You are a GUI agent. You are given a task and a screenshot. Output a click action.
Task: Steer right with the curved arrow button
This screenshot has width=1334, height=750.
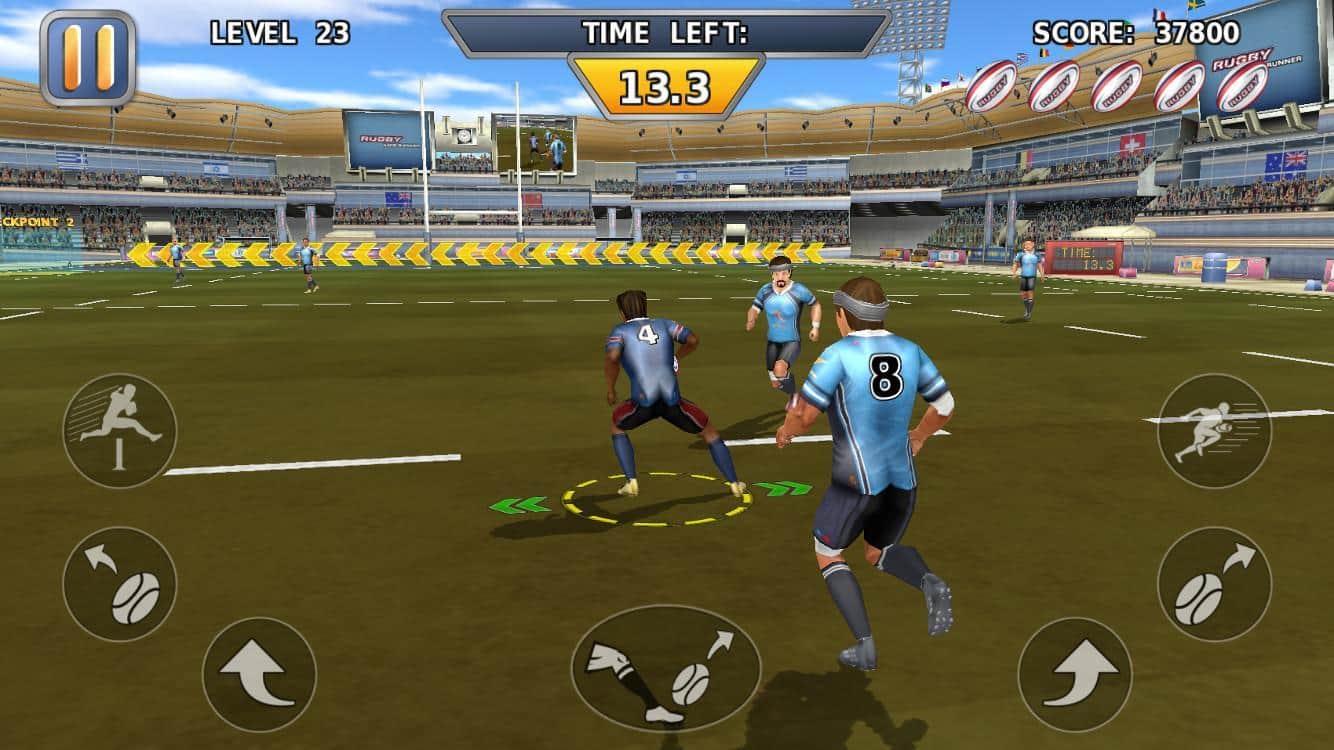tap(1075, 674)
